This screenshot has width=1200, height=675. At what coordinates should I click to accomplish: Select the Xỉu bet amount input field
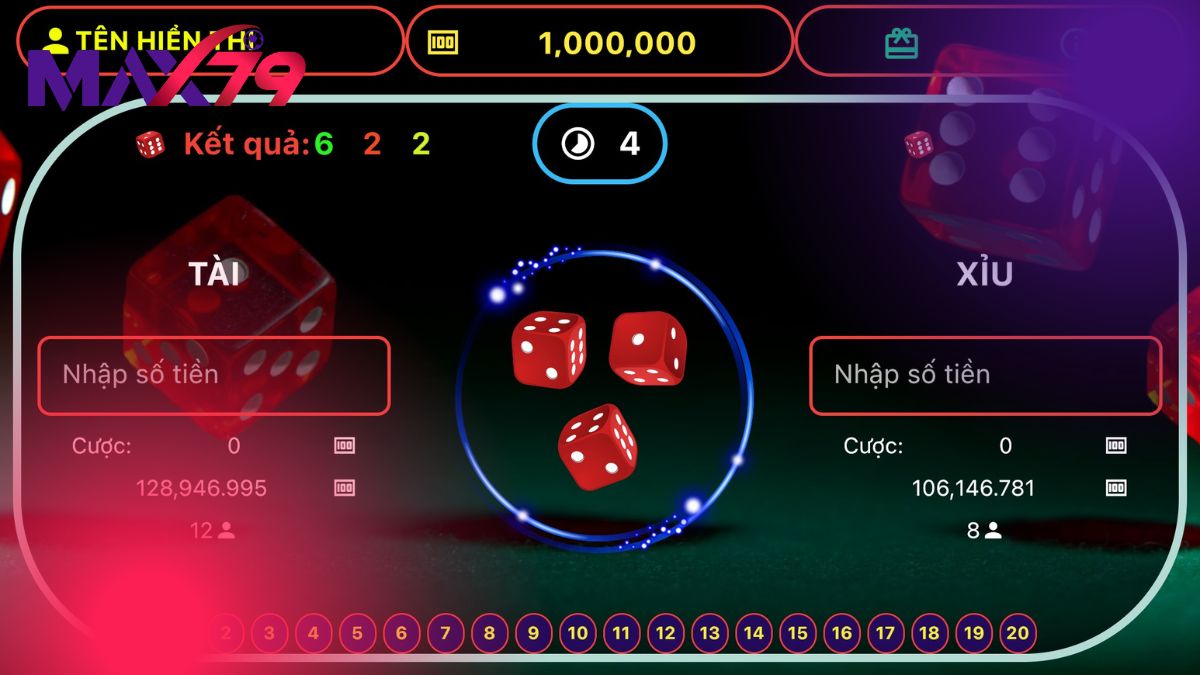(985, 375)
